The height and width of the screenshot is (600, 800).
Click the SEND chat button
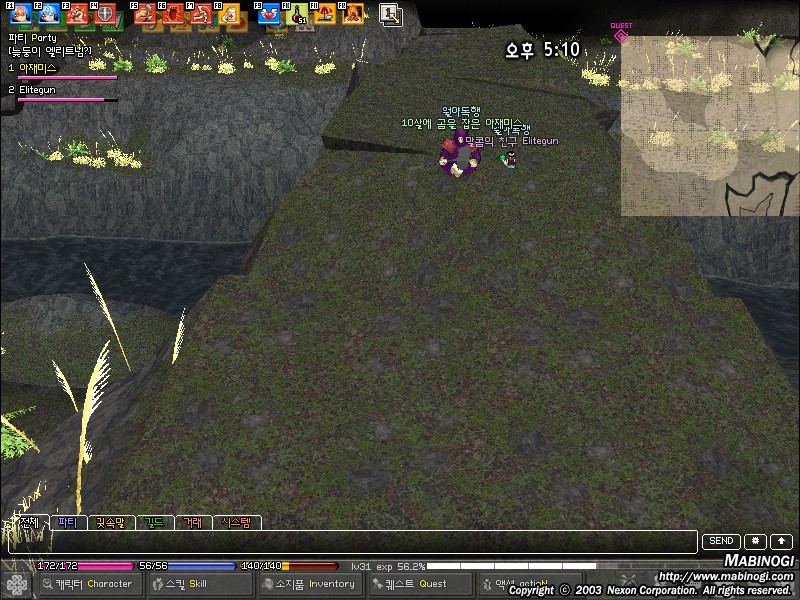tap(722, 541)
